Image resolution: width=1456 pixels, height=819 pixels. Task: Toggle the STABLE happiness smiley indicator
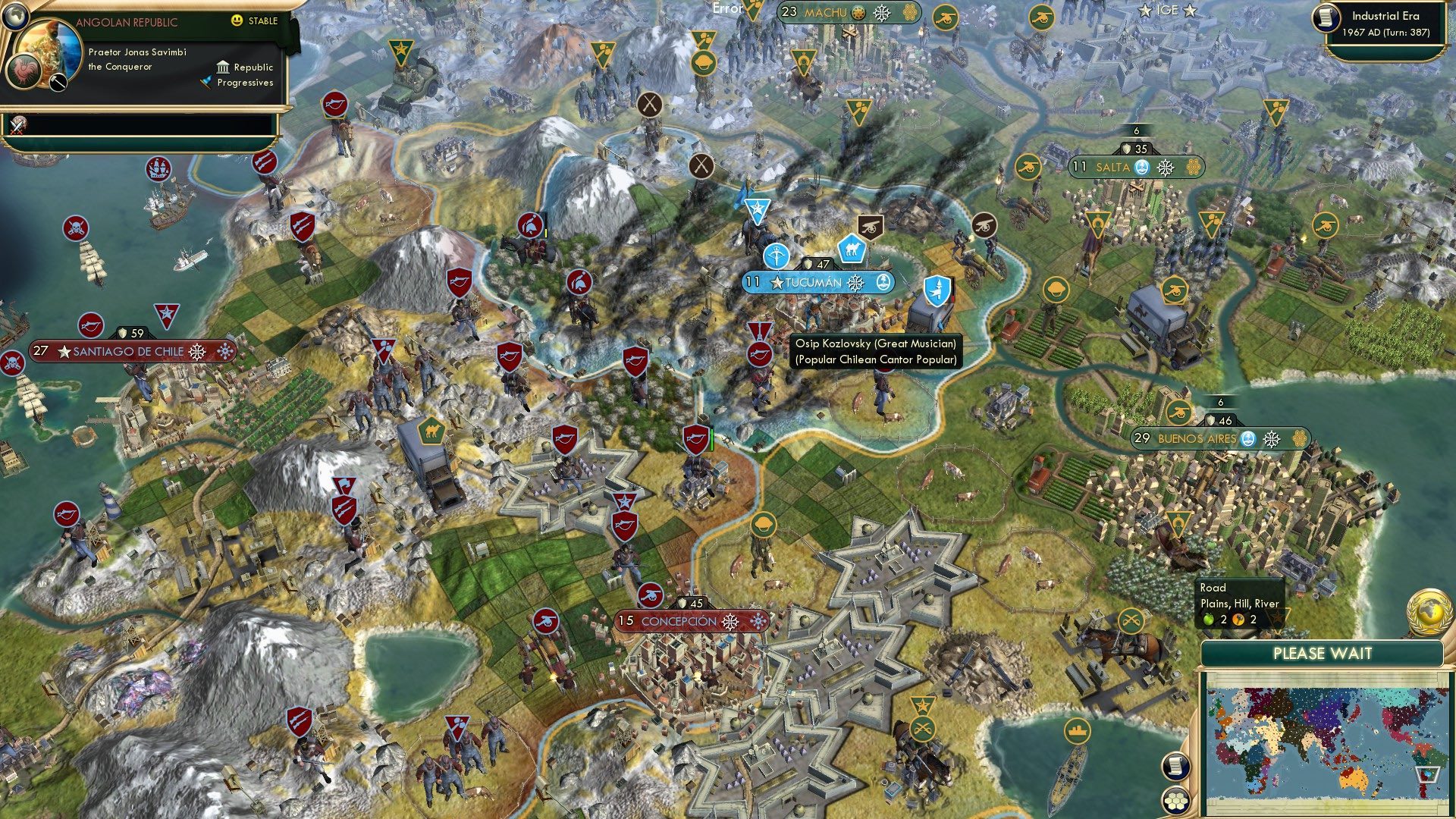point(236,20)
